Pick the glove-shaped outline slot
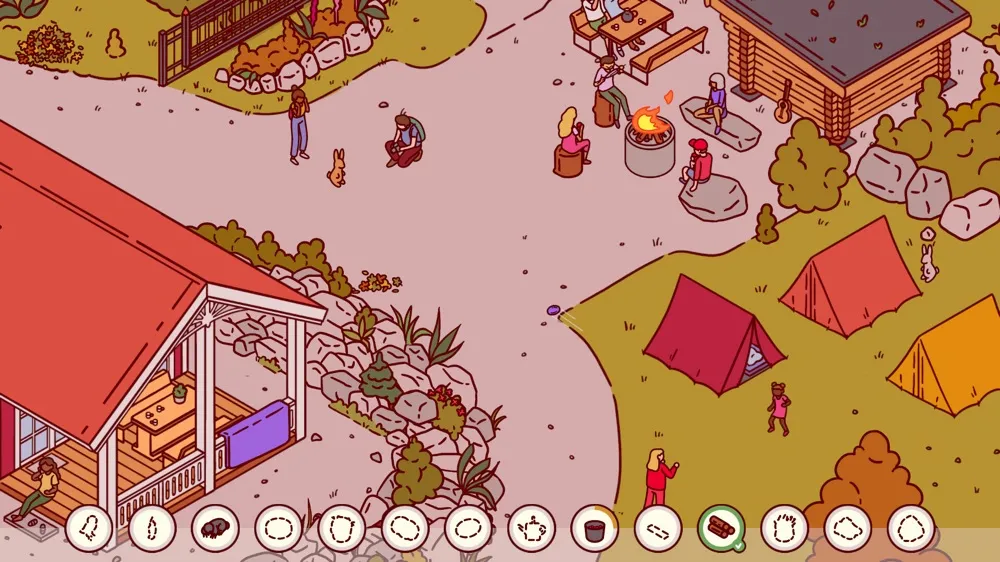1000x562 pixels. tap(784, 528)
